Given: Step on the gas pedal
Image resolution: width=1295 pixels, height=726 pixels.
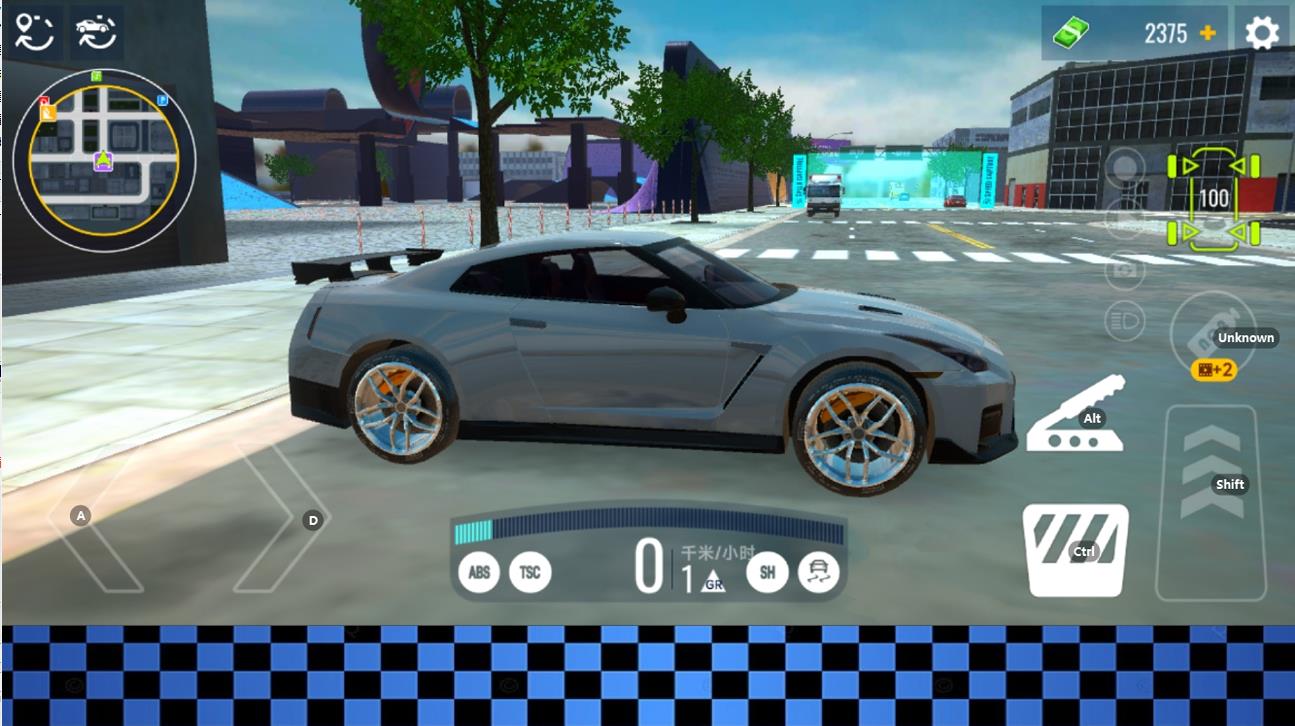Looking at the screenshot, I should coord(1210,500).
